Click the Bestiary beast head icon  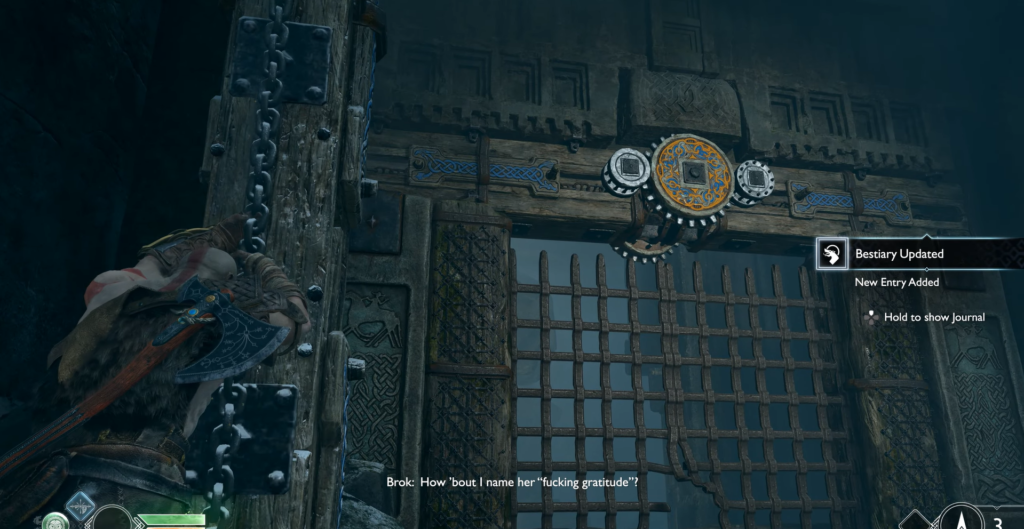[x=831, y=254]
